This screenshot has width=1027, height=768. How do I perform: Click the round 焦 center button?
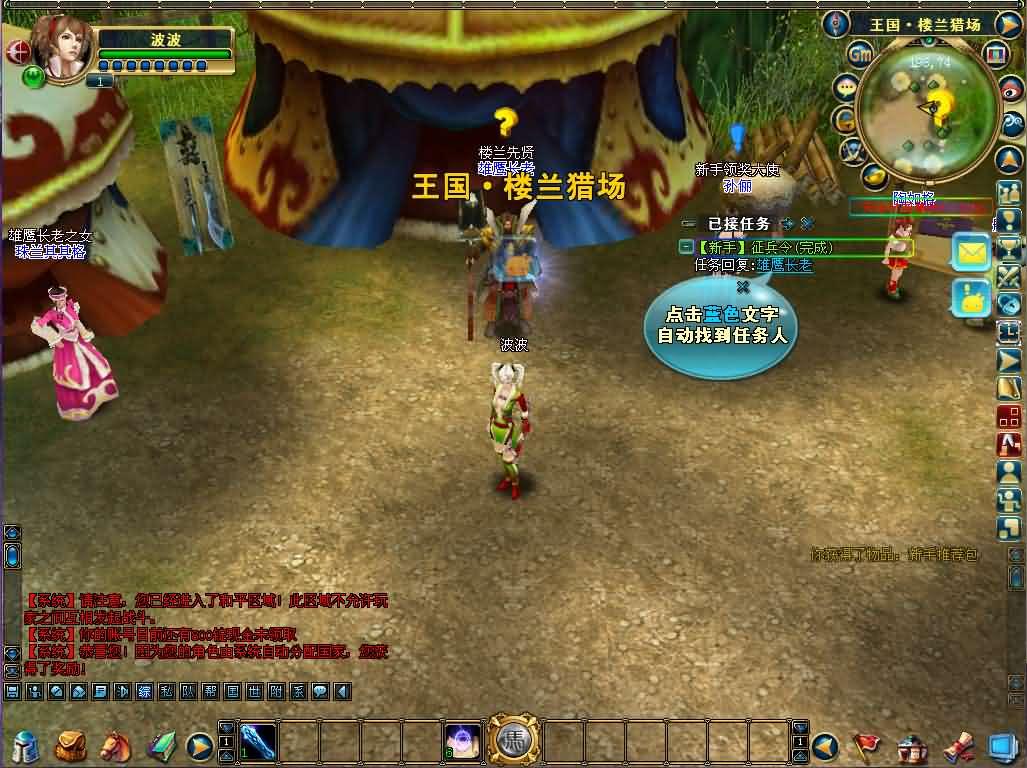coord(512,742)
